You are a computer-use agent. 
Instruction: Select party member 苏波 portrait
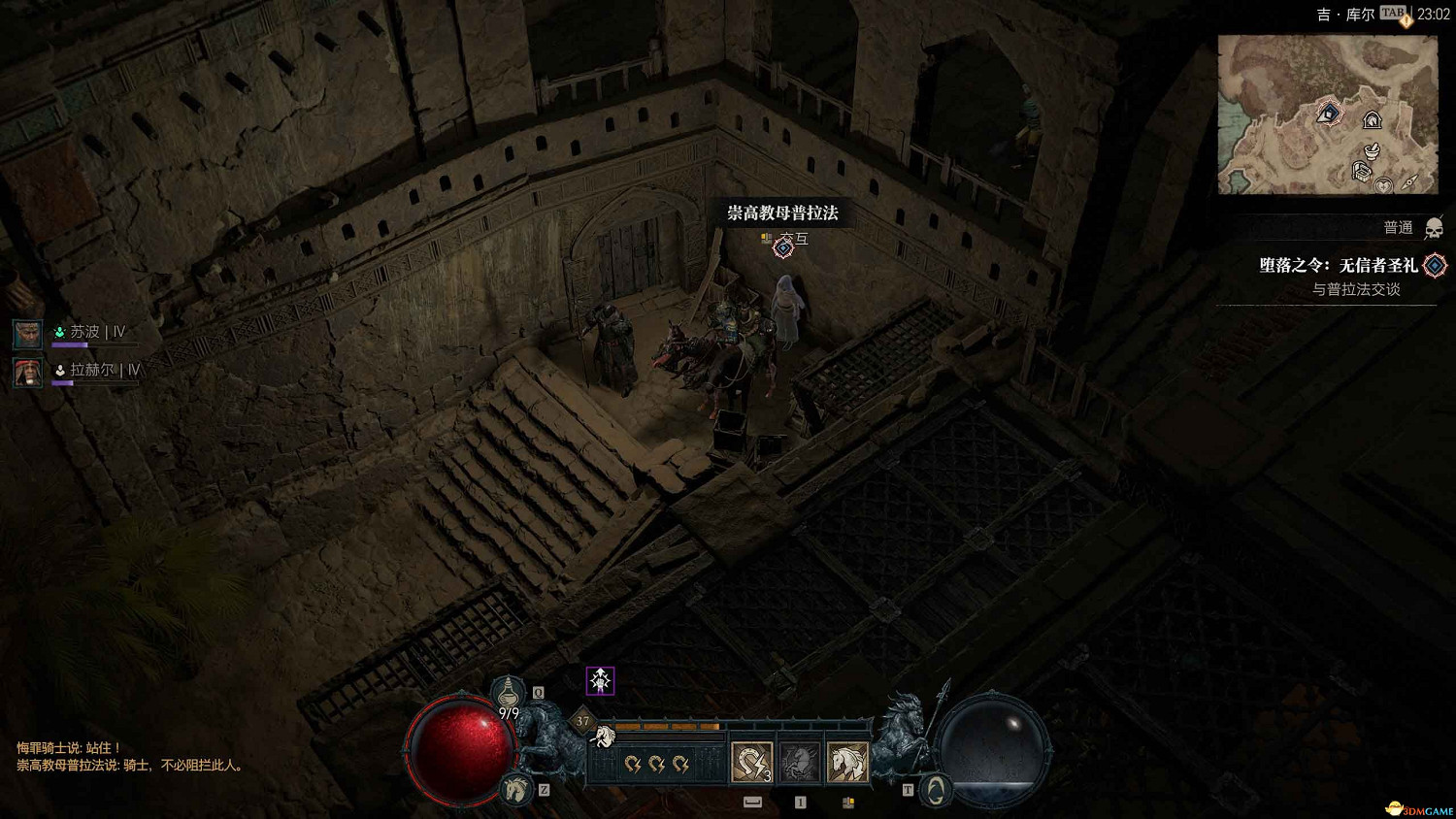coord(27,334)
